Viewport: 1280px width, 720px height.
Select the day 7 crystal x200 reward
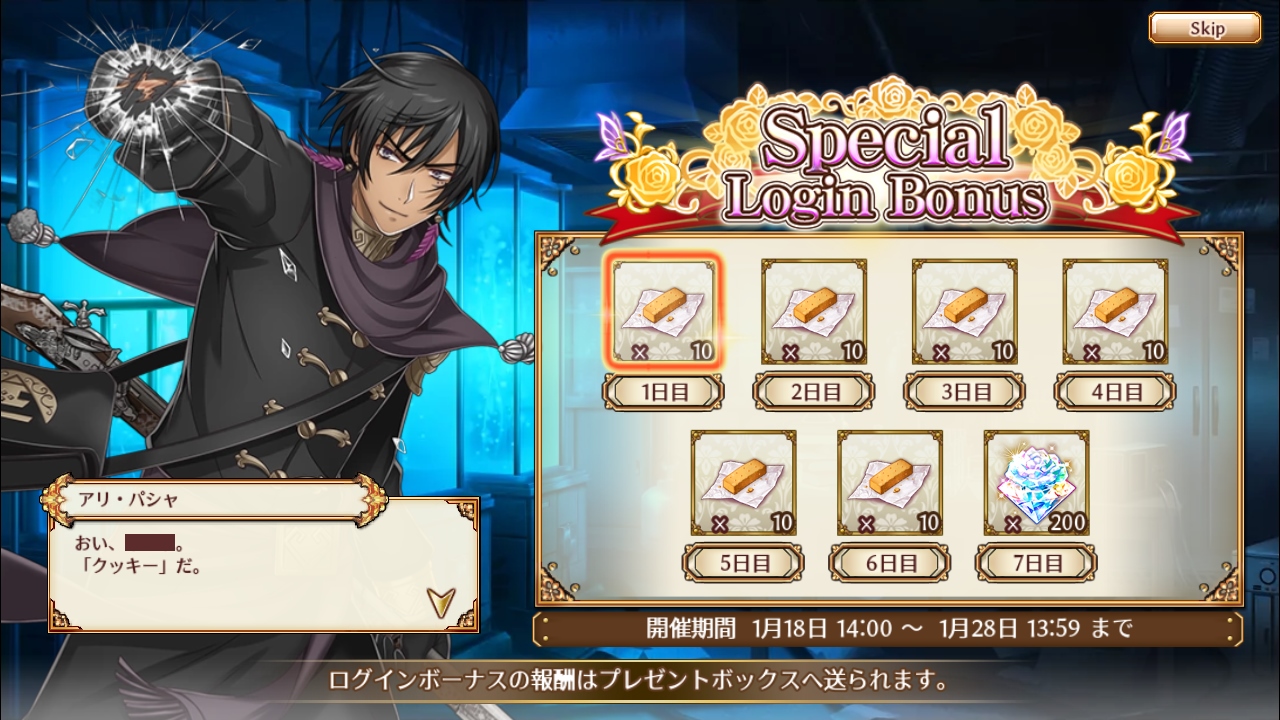(x=1036, y=483)
